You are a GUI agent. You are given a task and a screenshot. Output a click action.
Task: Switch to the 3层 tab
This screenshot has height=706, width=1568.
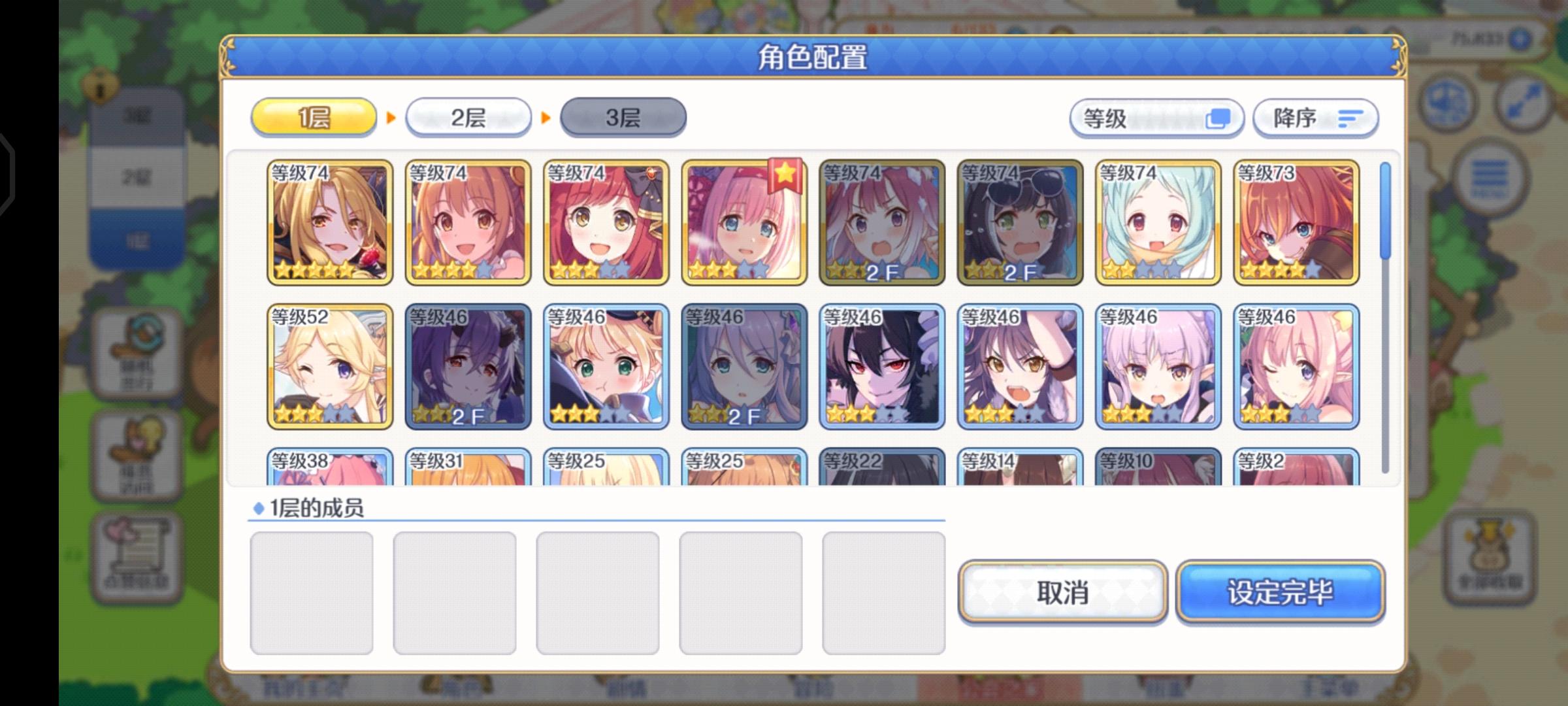623,116
